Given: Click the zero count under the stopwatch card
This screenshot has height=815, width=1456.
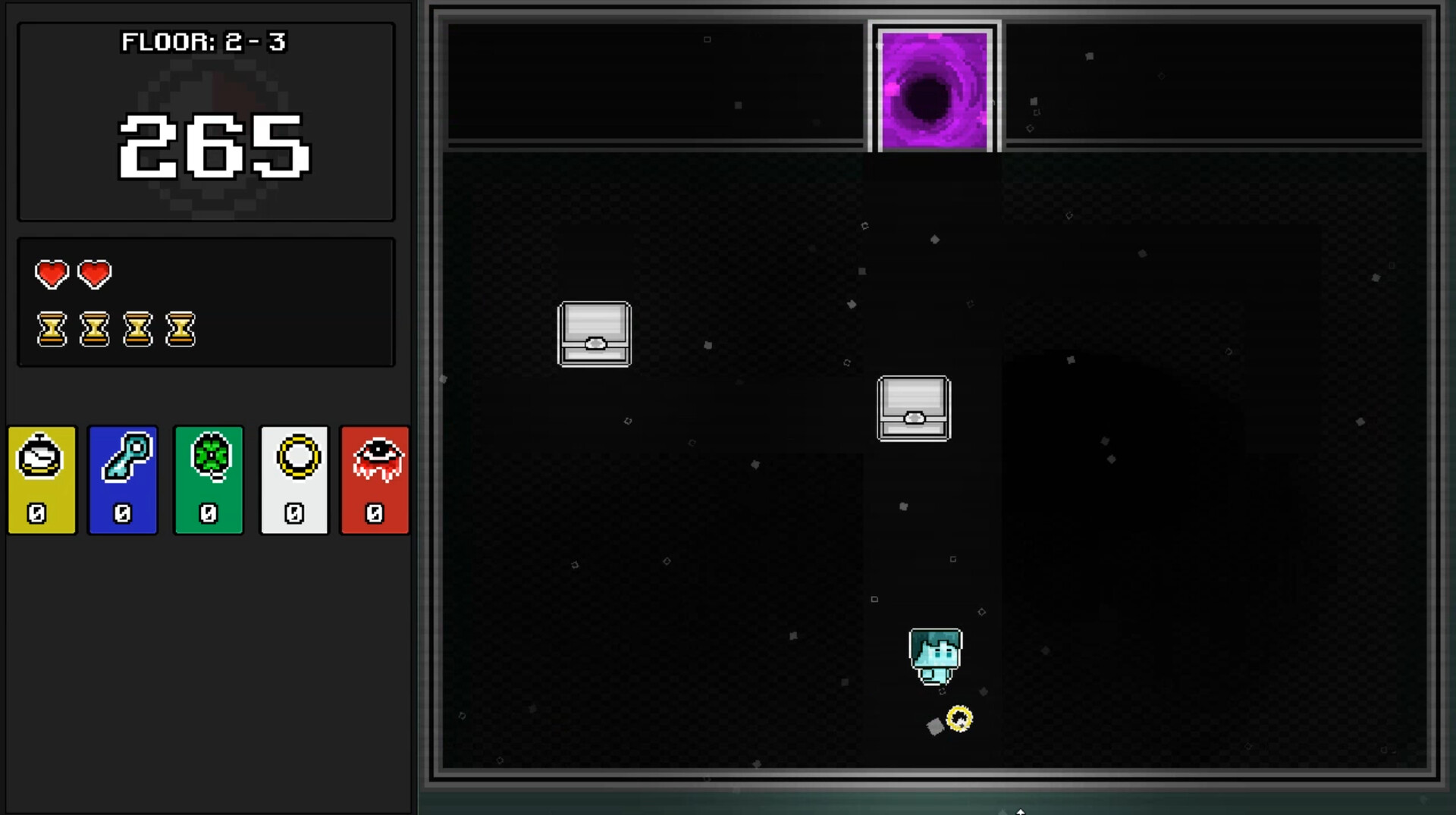Looking at the screenshot, I should (37, 513).
